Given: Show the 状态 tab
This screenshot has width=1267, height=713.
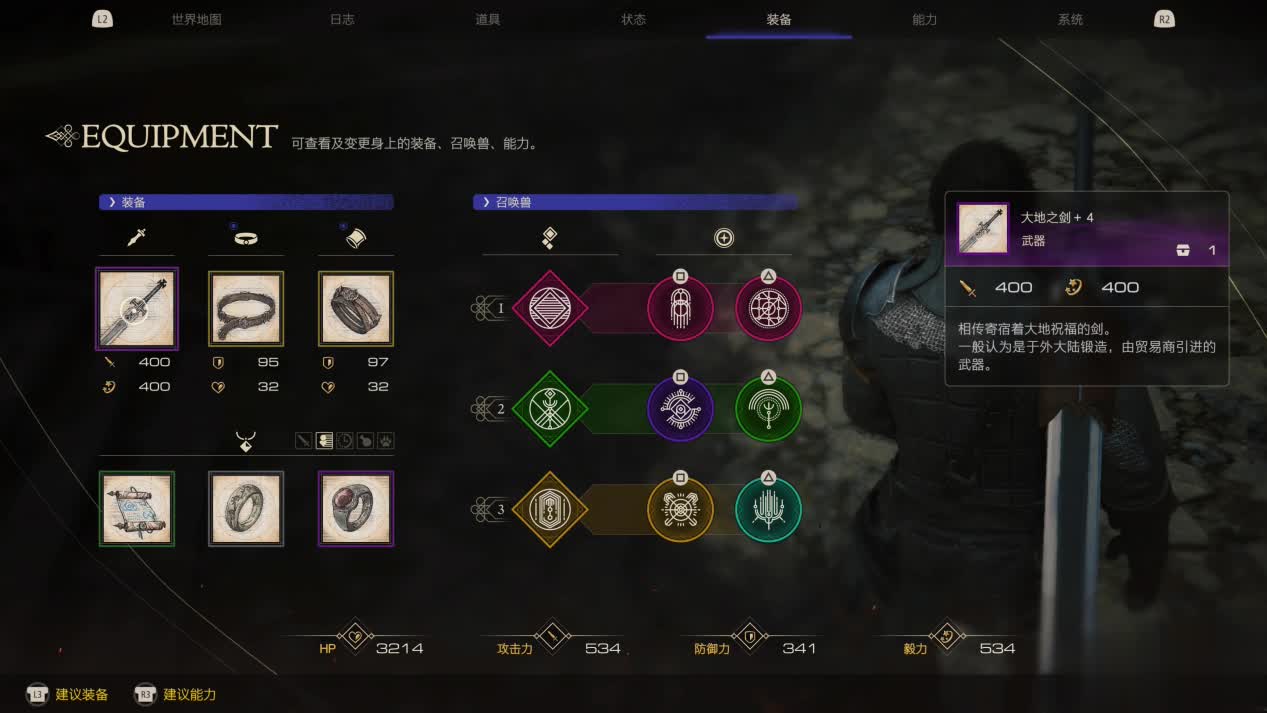Looking at the screenshot, I should [x=633, y=20].
